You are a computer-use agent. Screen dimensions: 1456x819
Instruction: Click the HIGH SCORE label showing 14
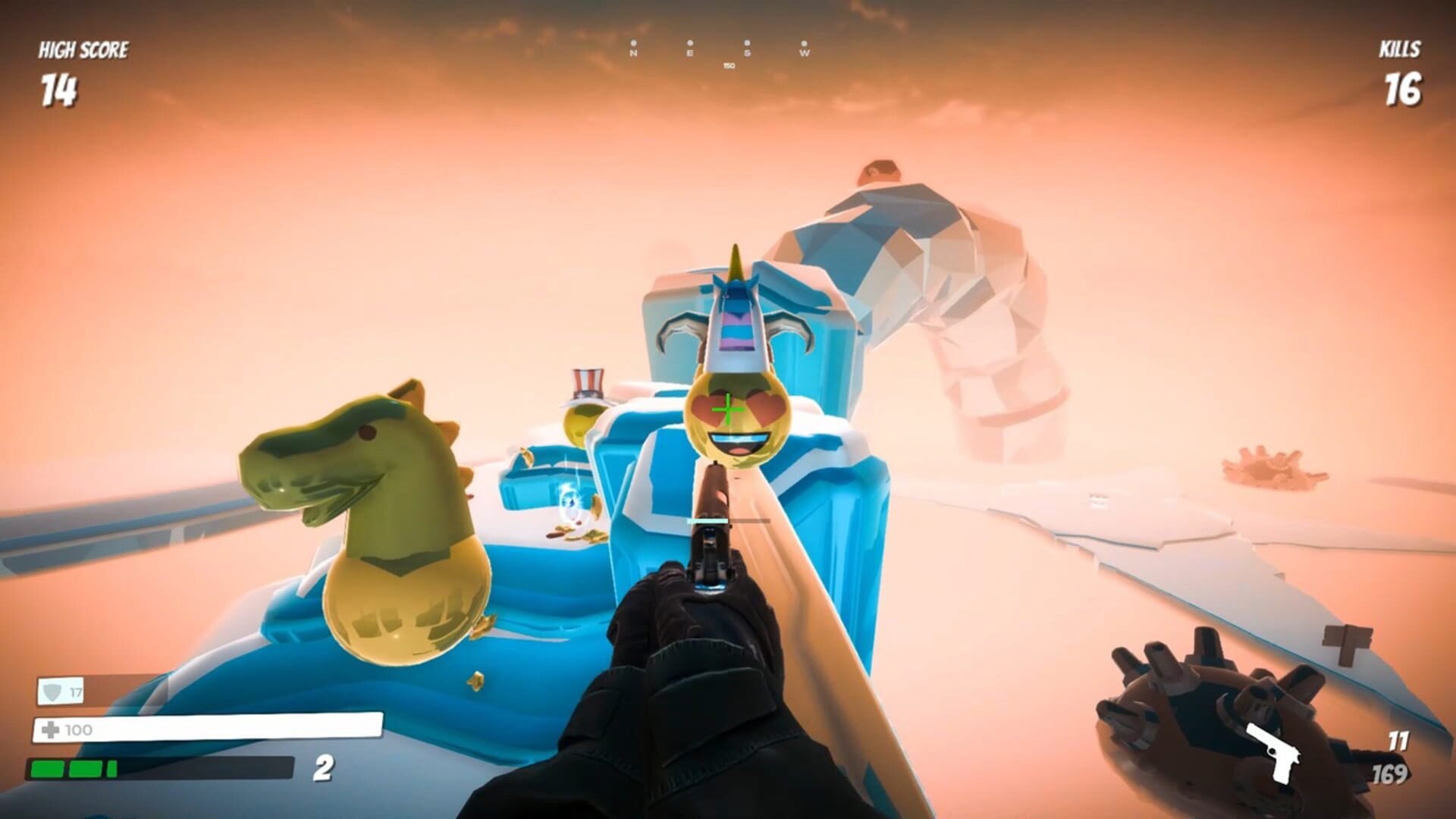coord(82,49)
